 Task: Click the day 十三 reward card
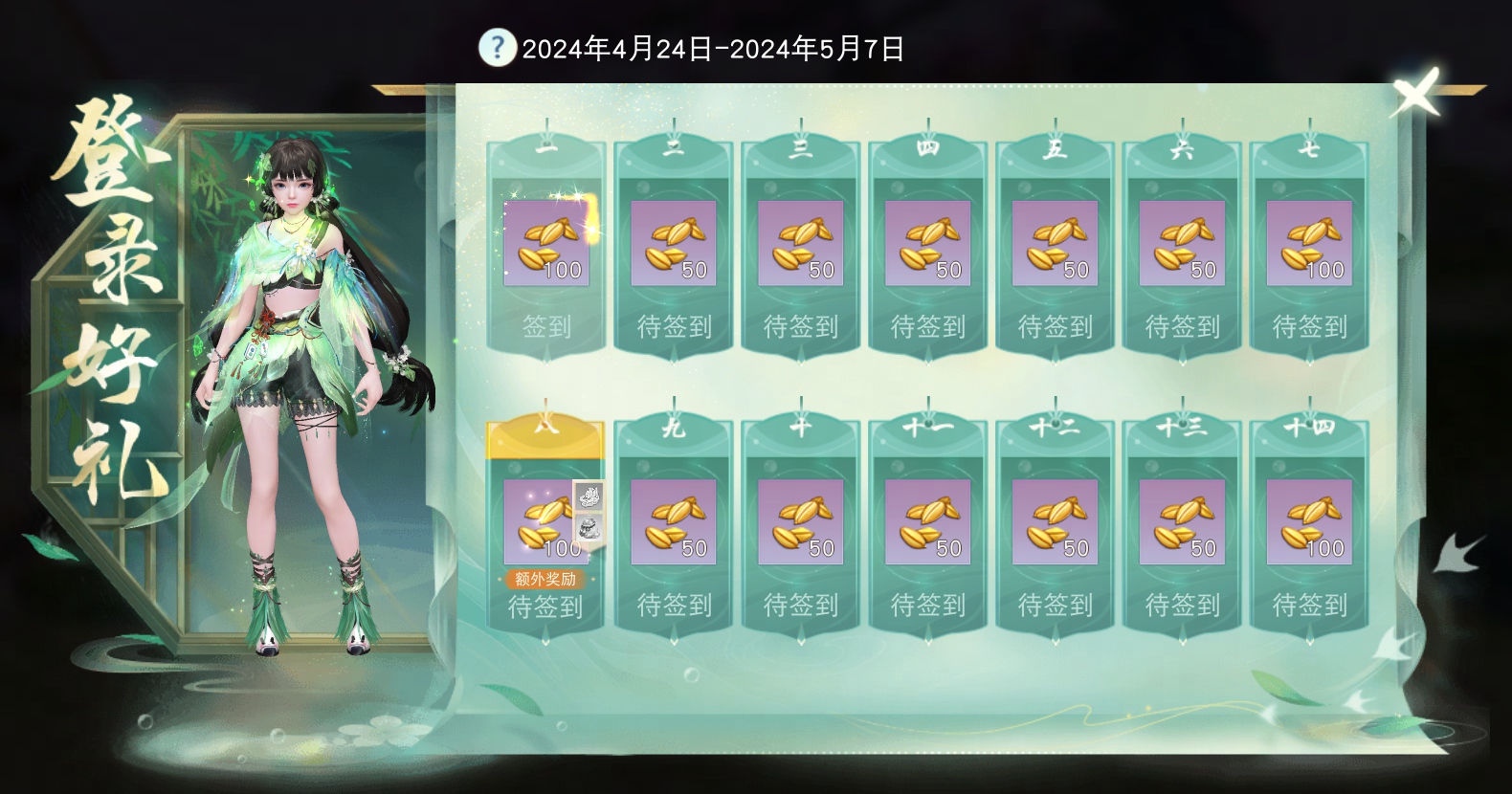point(1182,521)
